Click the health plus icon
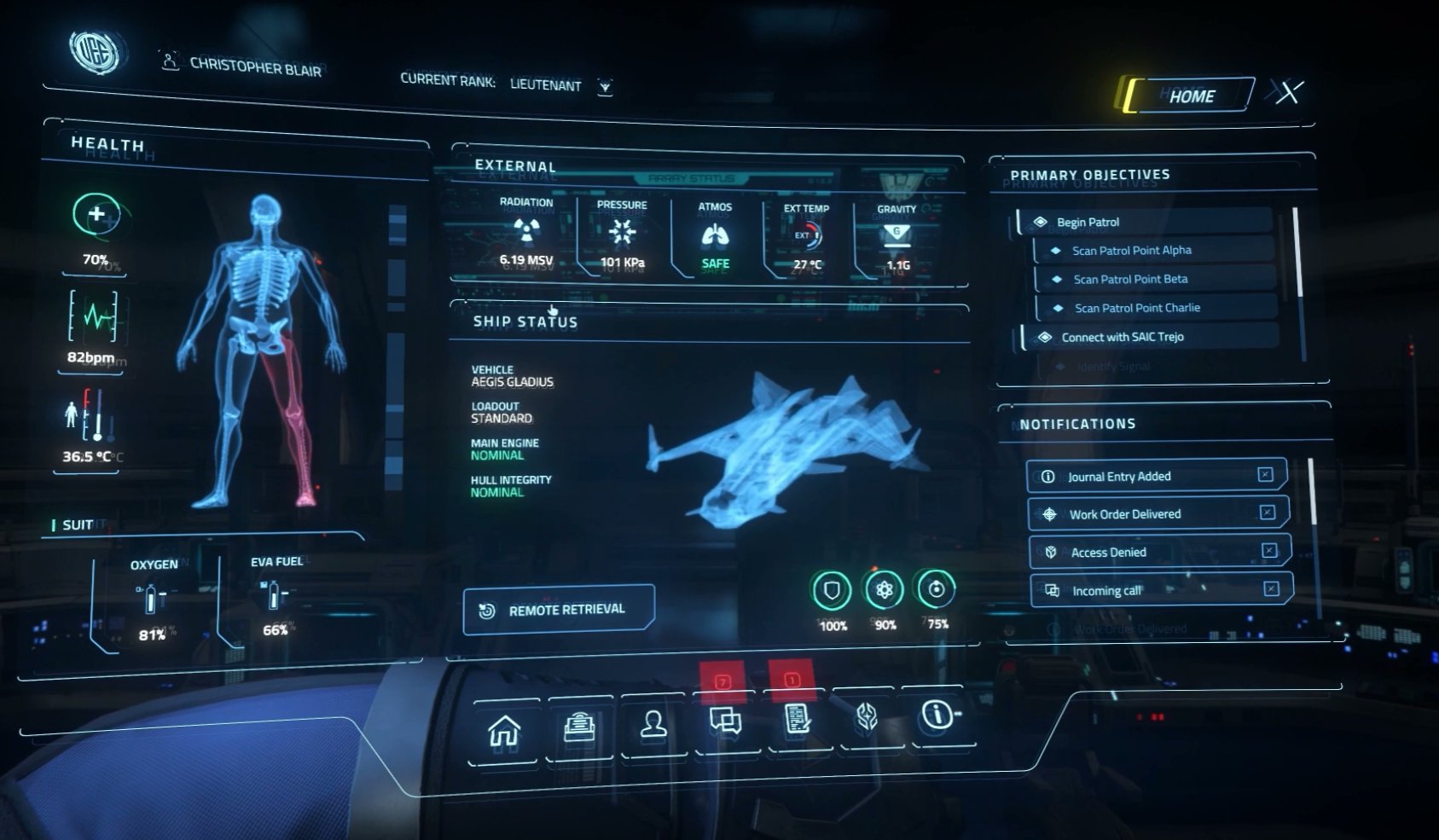Viewport: 1439px width, 840px height. click(x=96, y=214)
